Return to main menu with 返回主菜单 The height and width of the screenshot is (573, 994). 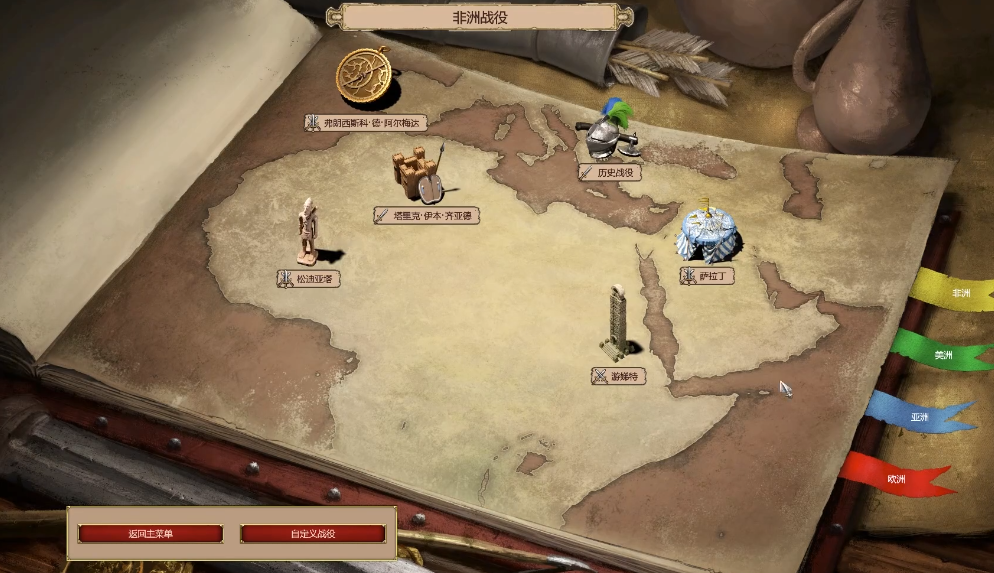[150, 534]
